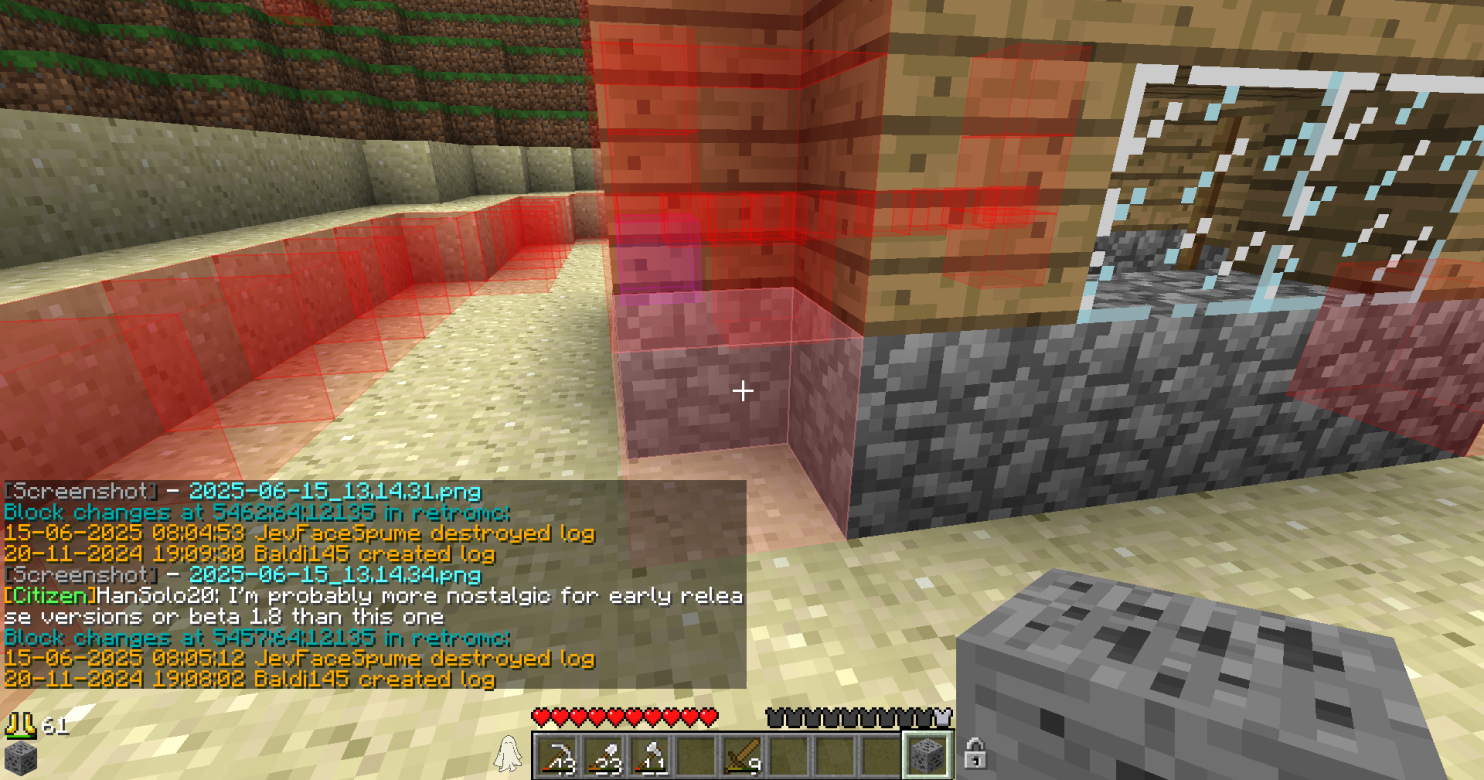Image resolution: width=1484 pixels, height=780 pixels.
Task: Equip the wooden sword slot
Action: pos(742,754)
